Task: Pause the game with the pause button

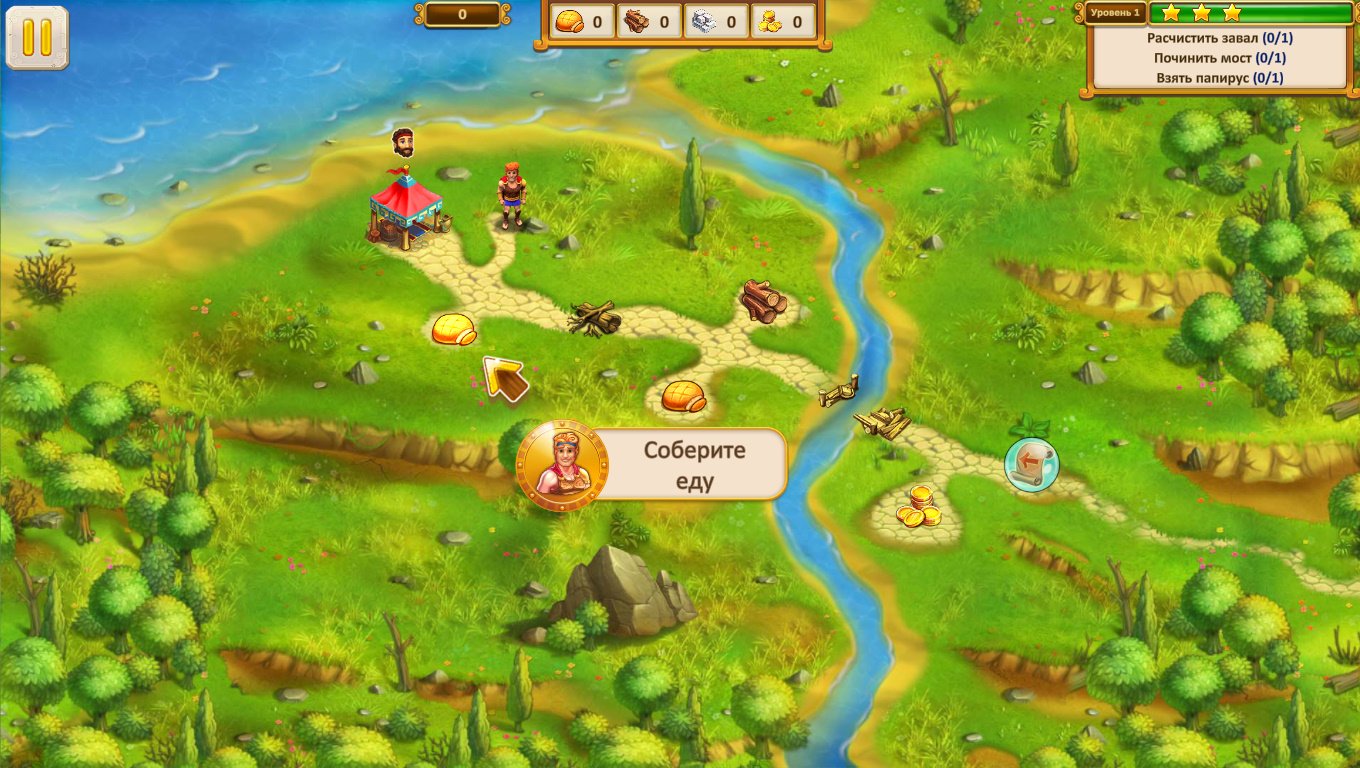Action: pyautogui.click(x=37, y=38)
